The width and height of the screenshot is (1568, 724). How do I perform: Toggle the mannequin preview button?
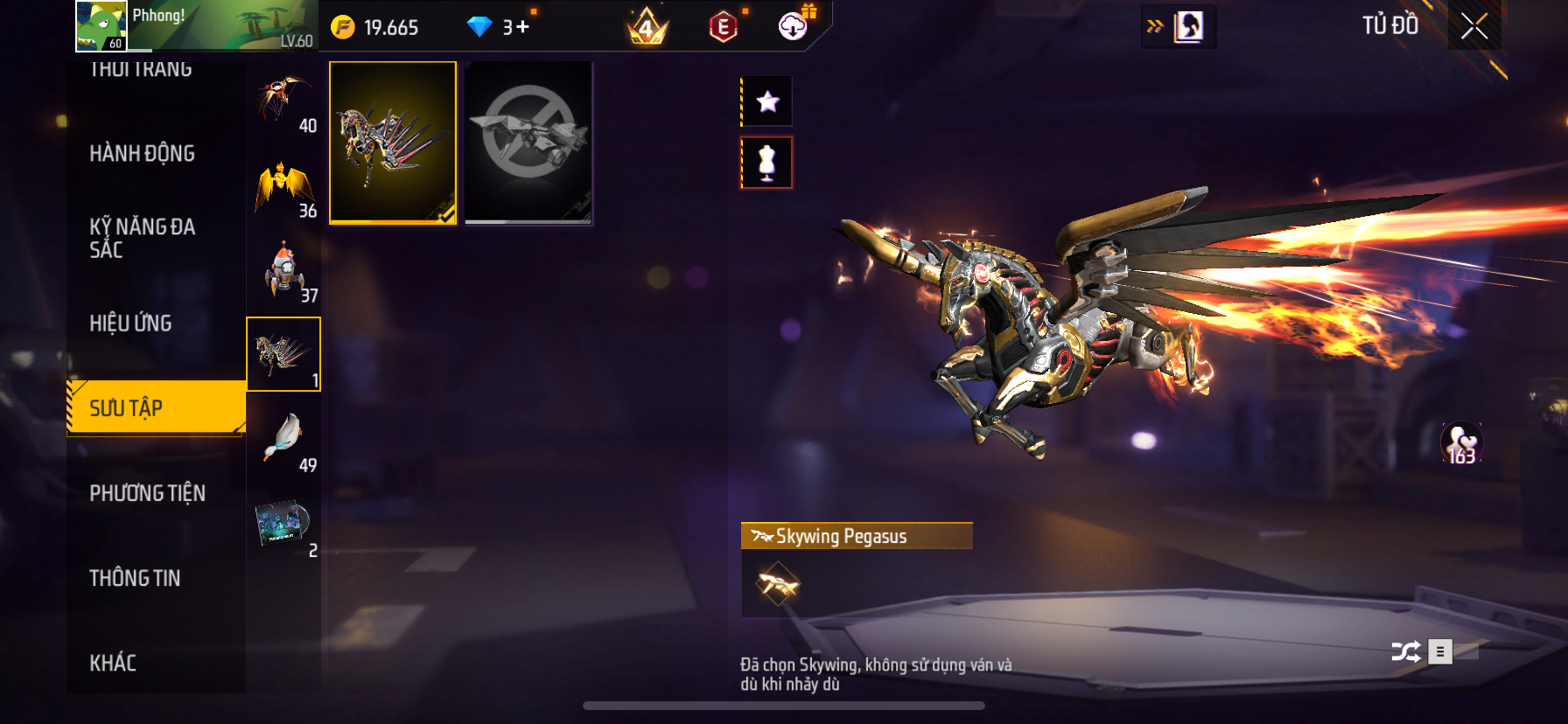(766, 163)
